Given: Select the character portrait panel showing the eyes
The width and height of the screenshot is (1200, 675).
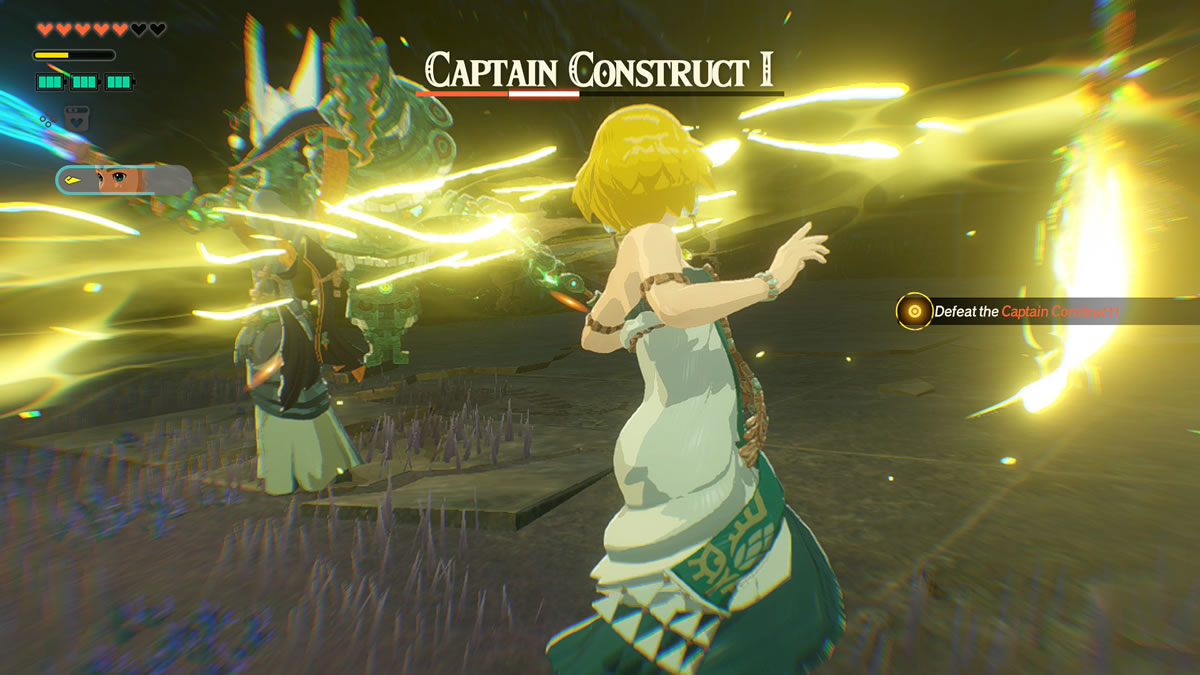Looking at the screenshot, I should tap(123, 180).
